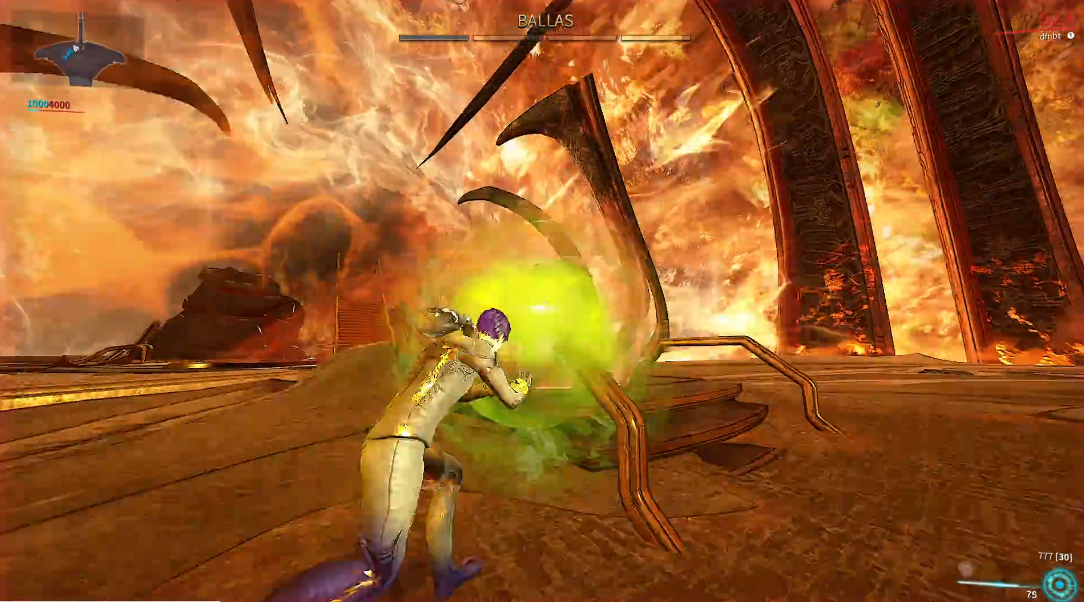This screenshot has width=1084, height=602.
Task: Click the minimap in the corner
Action: click(79, 55)
